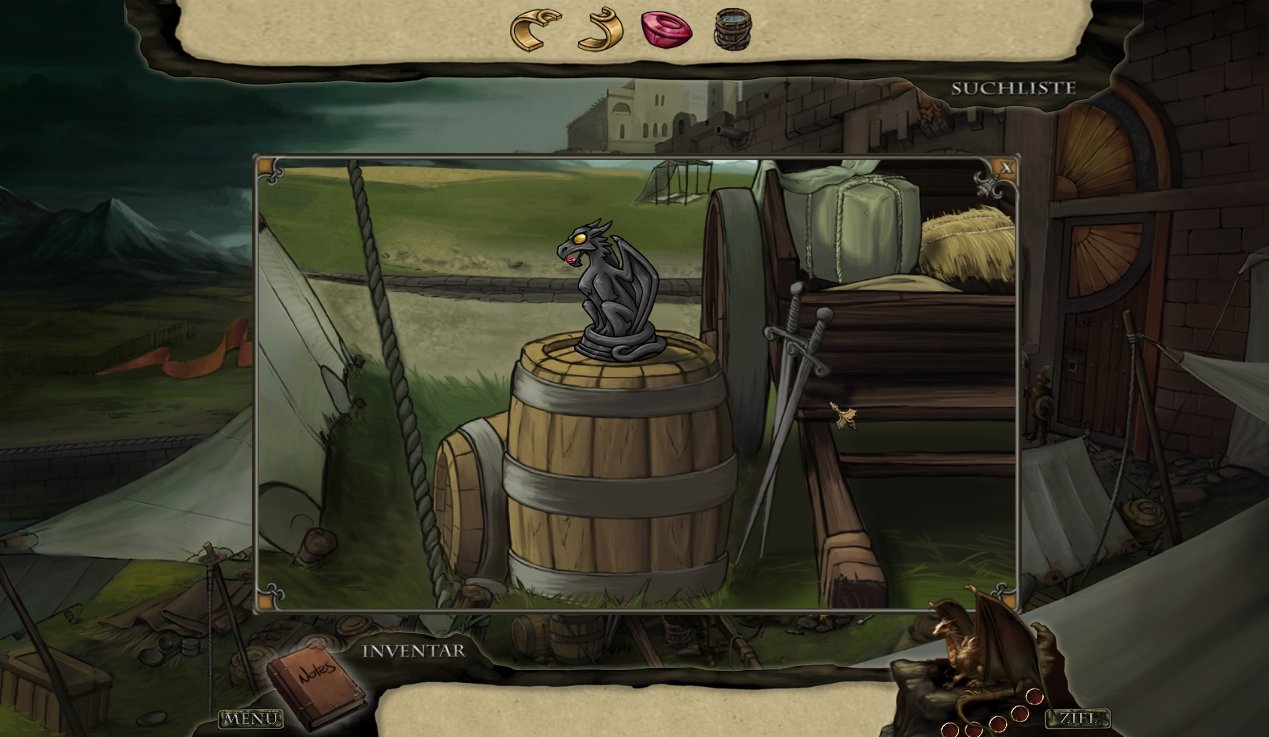The width and height of the screenshot is (1269, 737).
Task: Choose the gold J-shaped hook fragment
Action: [601, 29]
